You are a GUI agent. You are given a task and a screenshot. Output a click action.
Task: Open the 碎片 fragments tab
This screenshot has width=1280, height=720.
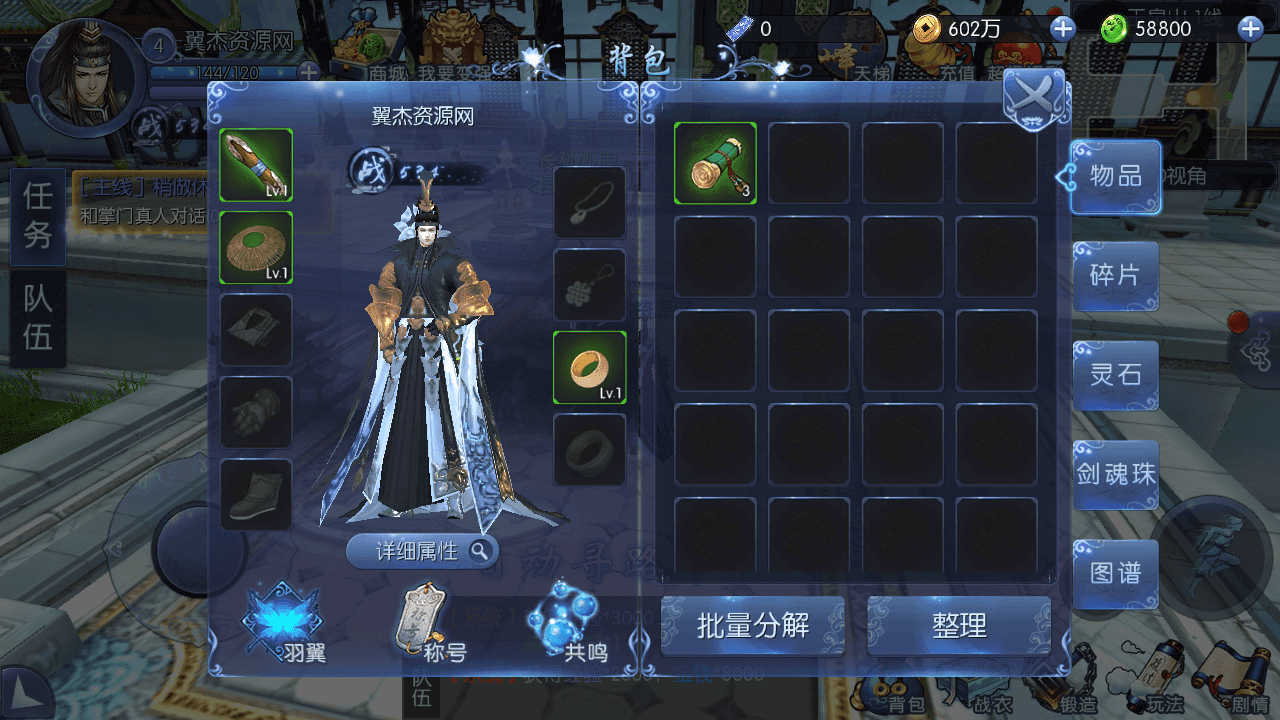click(1115, 275)
